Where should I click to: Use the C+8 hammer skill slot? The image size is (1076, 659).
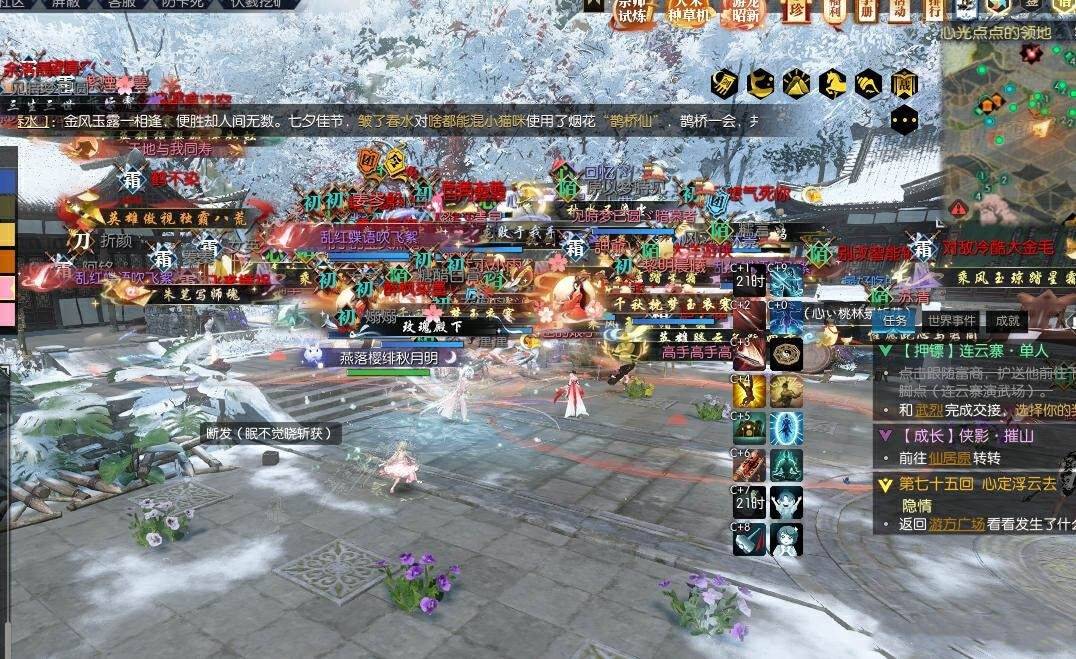(749, 539)
